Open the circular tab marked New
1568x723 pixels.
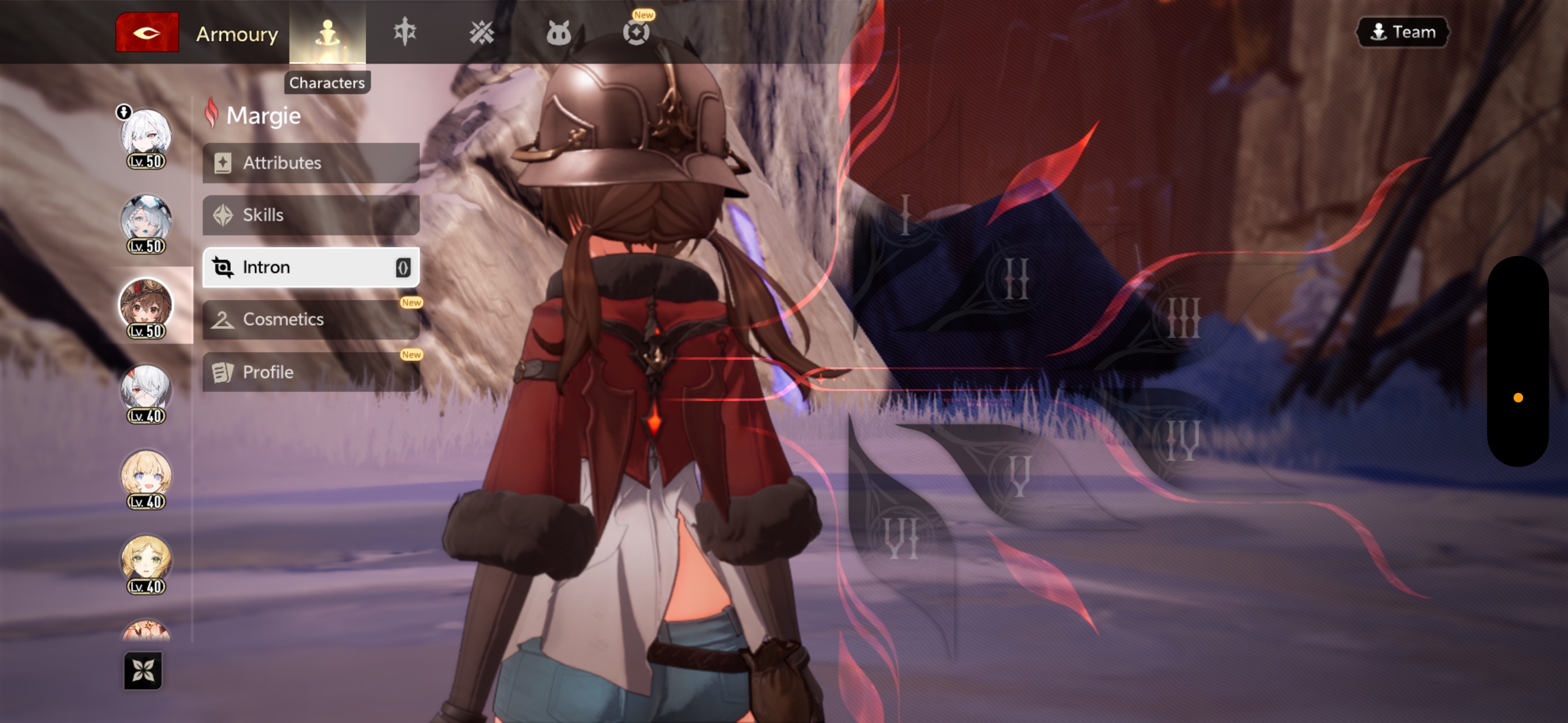pos(636,31)
